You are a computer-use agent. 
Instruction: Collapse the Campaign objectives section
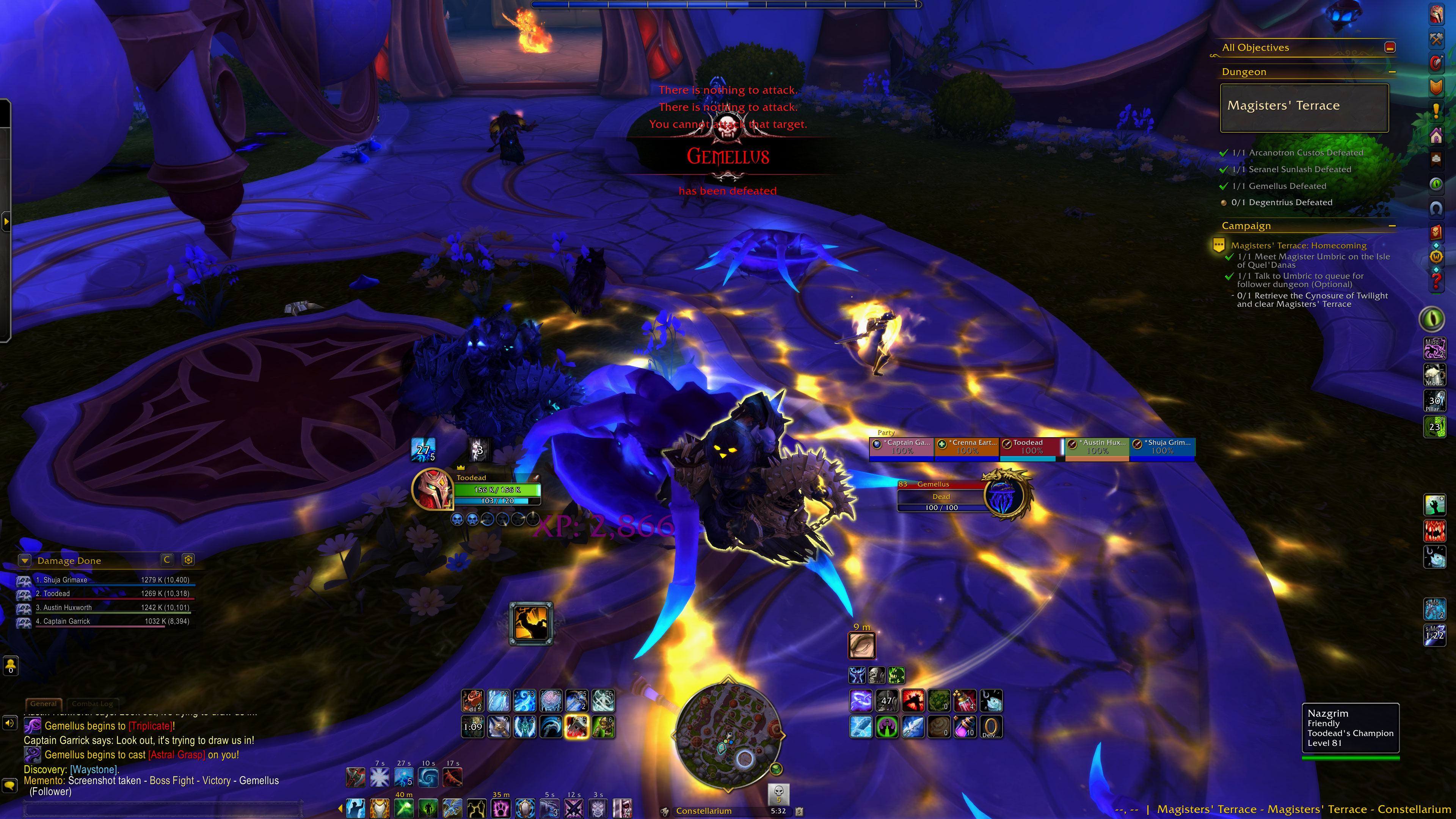(x=1392, y=226)
